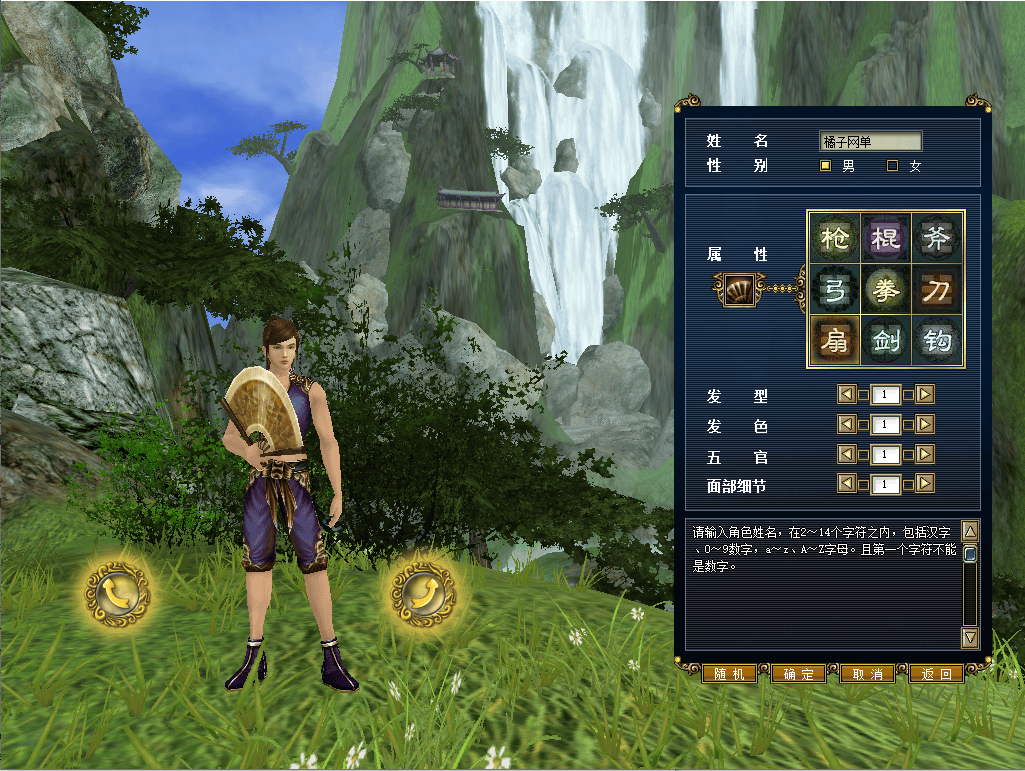The image size is (1025, 771).
Task: Return to previous screen with 返回
Action: click(936, 674)
